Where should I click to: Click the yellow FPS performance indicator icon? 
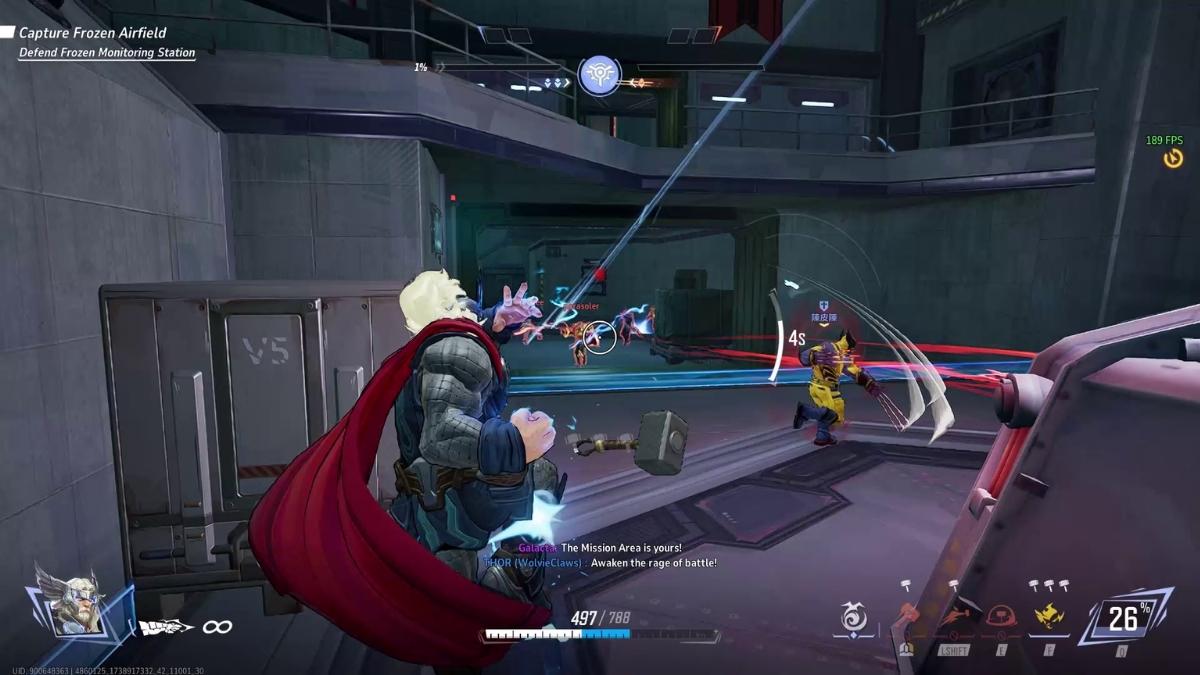point(1173,159)
